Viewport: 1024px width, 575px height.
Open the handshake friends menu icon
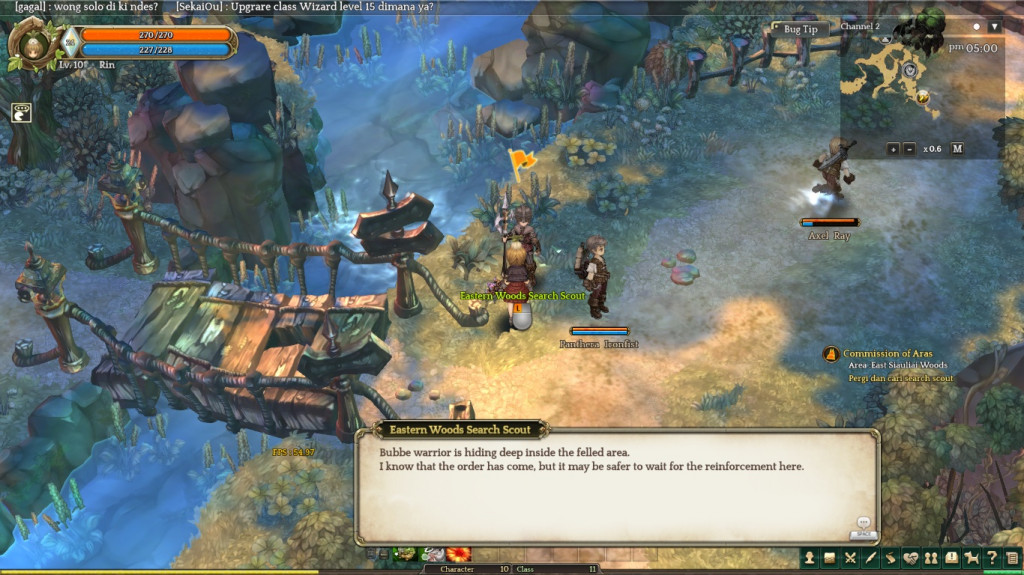click(x=911, y=558)
